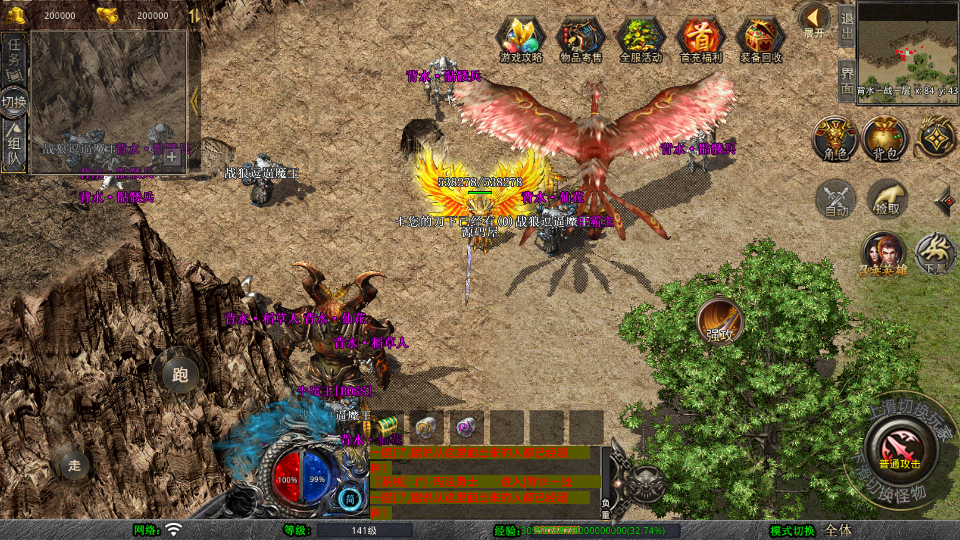Click the 召唤英雄 summon hero button
Viewport: 960px width, 540px height.
(884, 253)
